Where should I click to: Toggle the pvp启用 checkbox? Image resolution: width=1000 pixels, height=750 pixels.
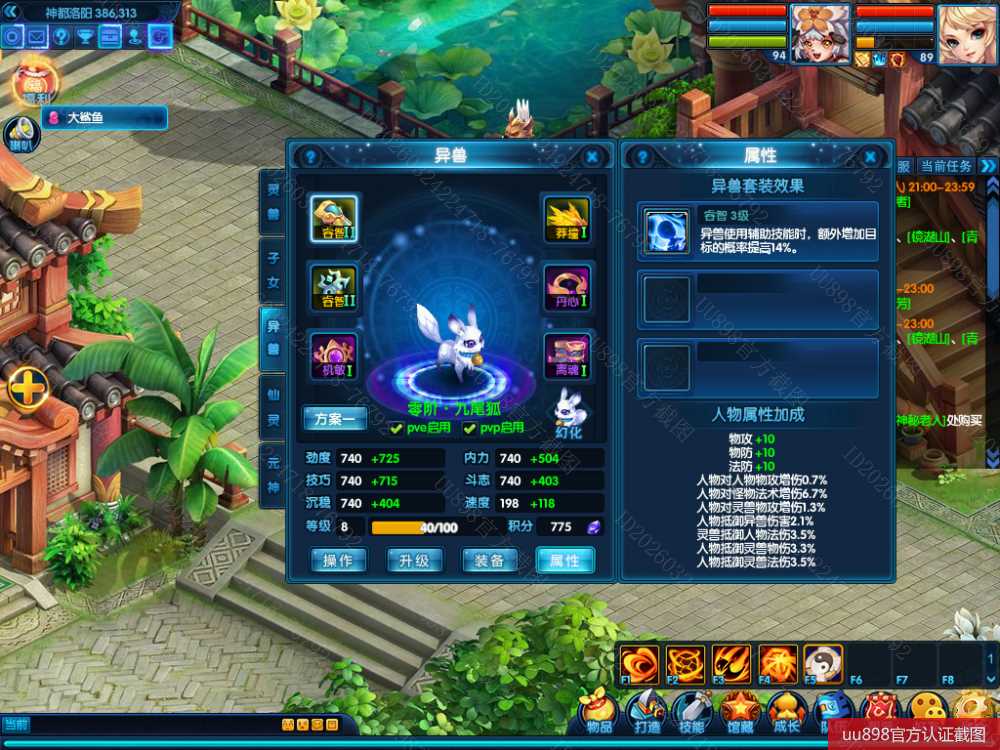pyautogui.click(x=469, y=428)
